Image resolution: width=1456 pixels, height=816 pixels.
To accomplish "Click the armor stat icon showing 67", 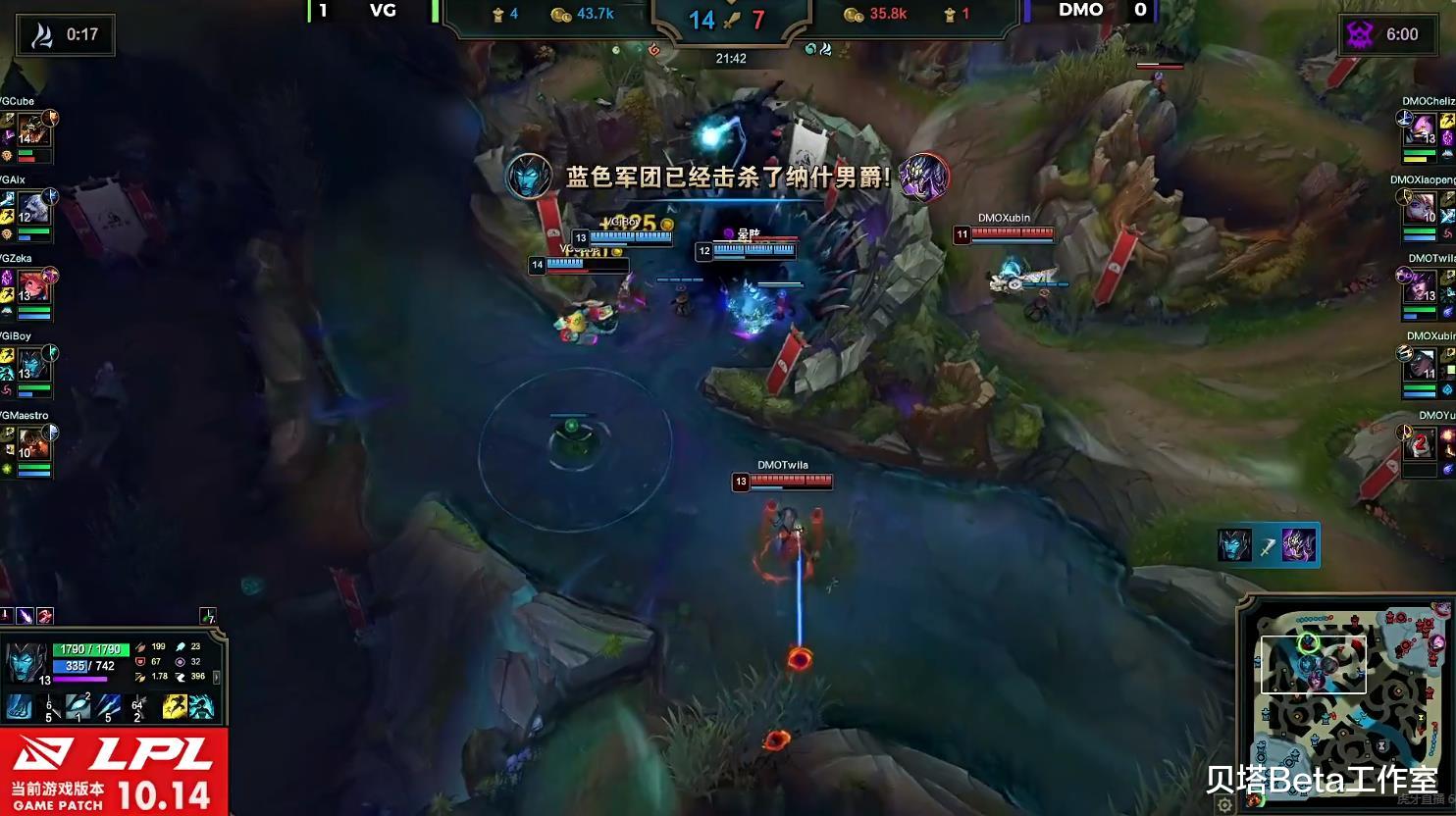I will pyautogui.click(x=140, y=661).
